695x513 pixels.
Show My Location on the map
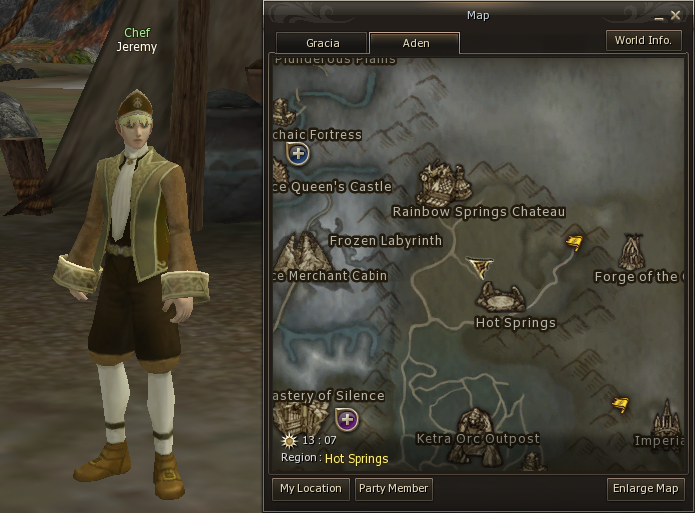pyautogui.click(x=310, y=489)
